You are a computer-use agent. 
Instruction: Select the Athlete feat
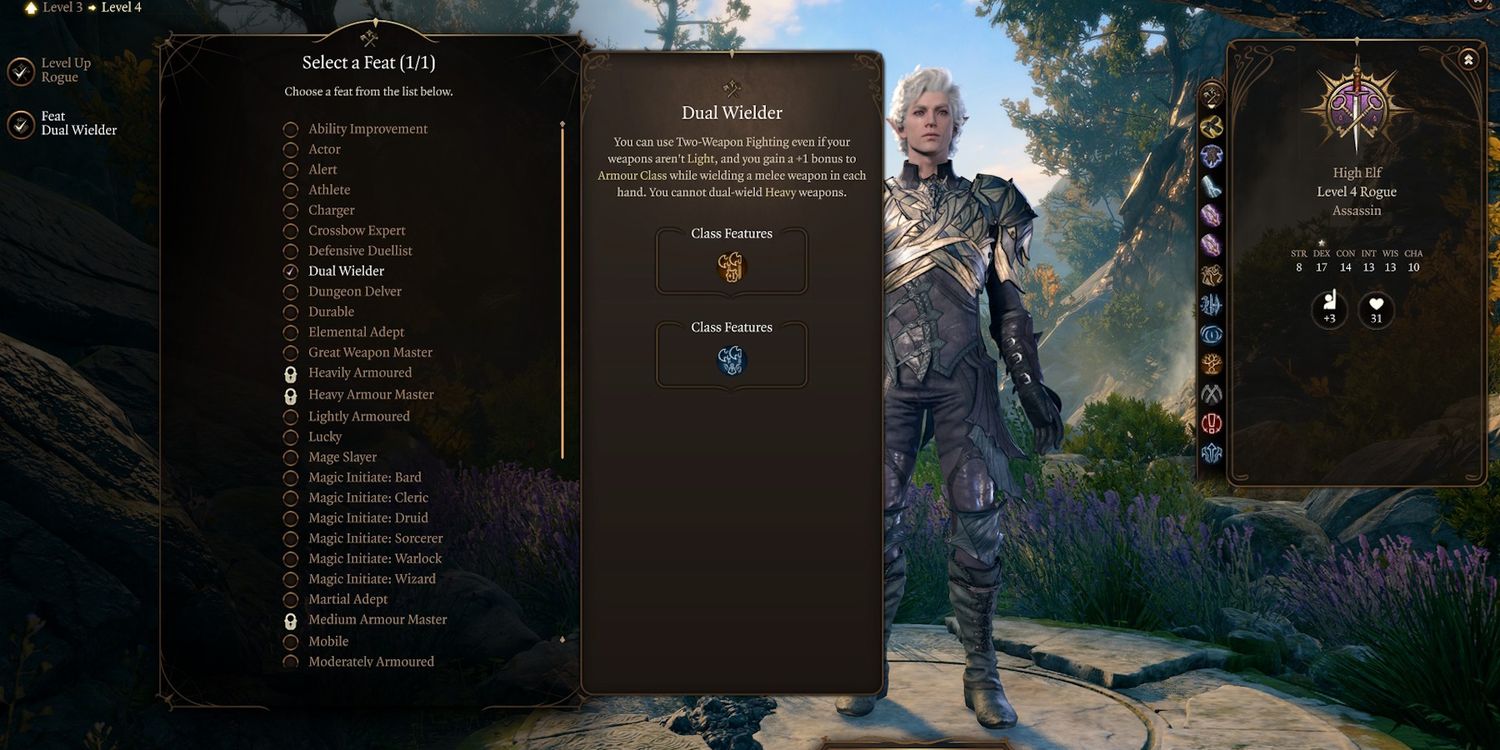pyautogui.click(x=329, y=190)
